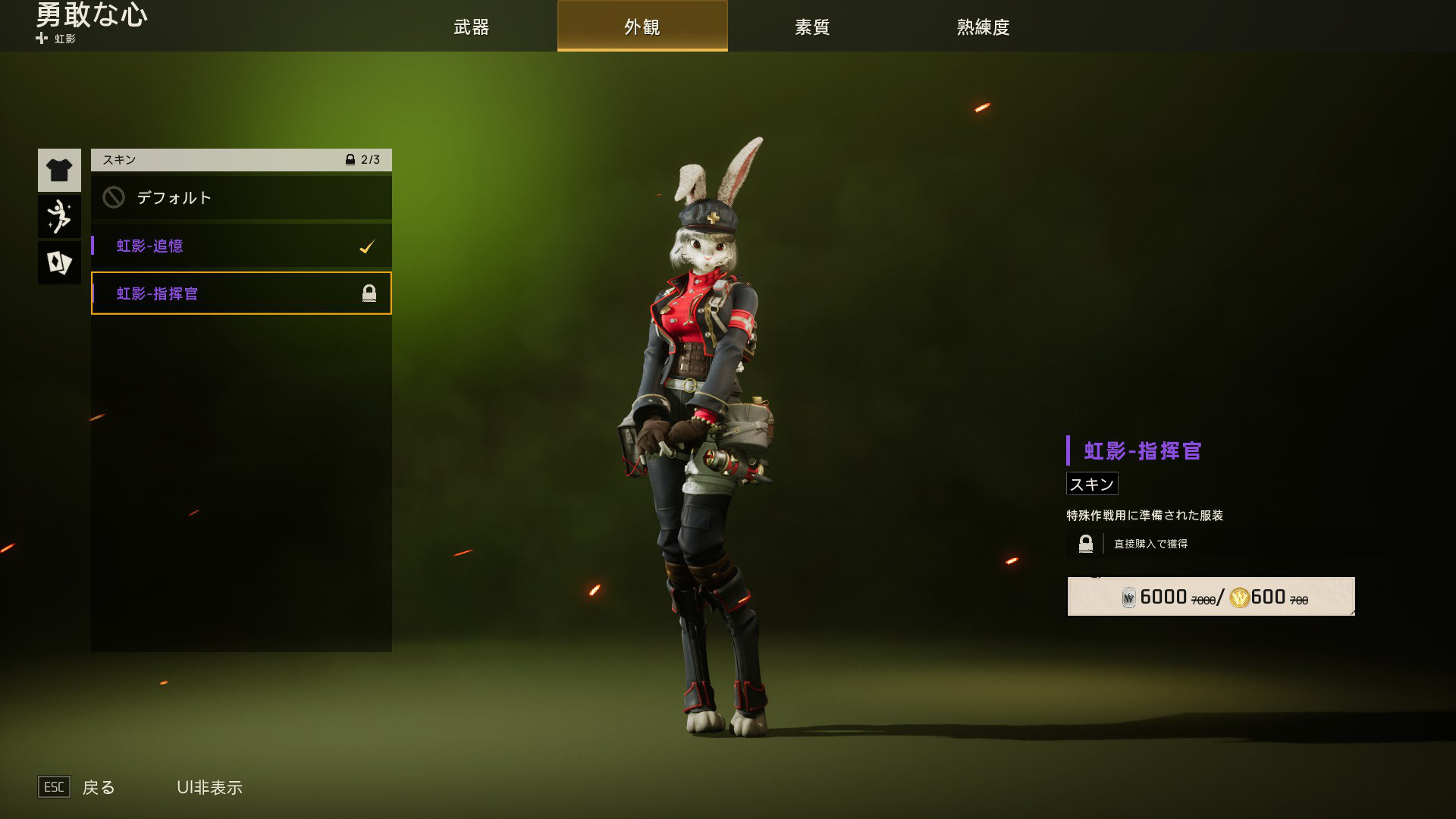1456x819 pixels.
Task: Select the 外観 tab
Action: (x=642, y=27)
